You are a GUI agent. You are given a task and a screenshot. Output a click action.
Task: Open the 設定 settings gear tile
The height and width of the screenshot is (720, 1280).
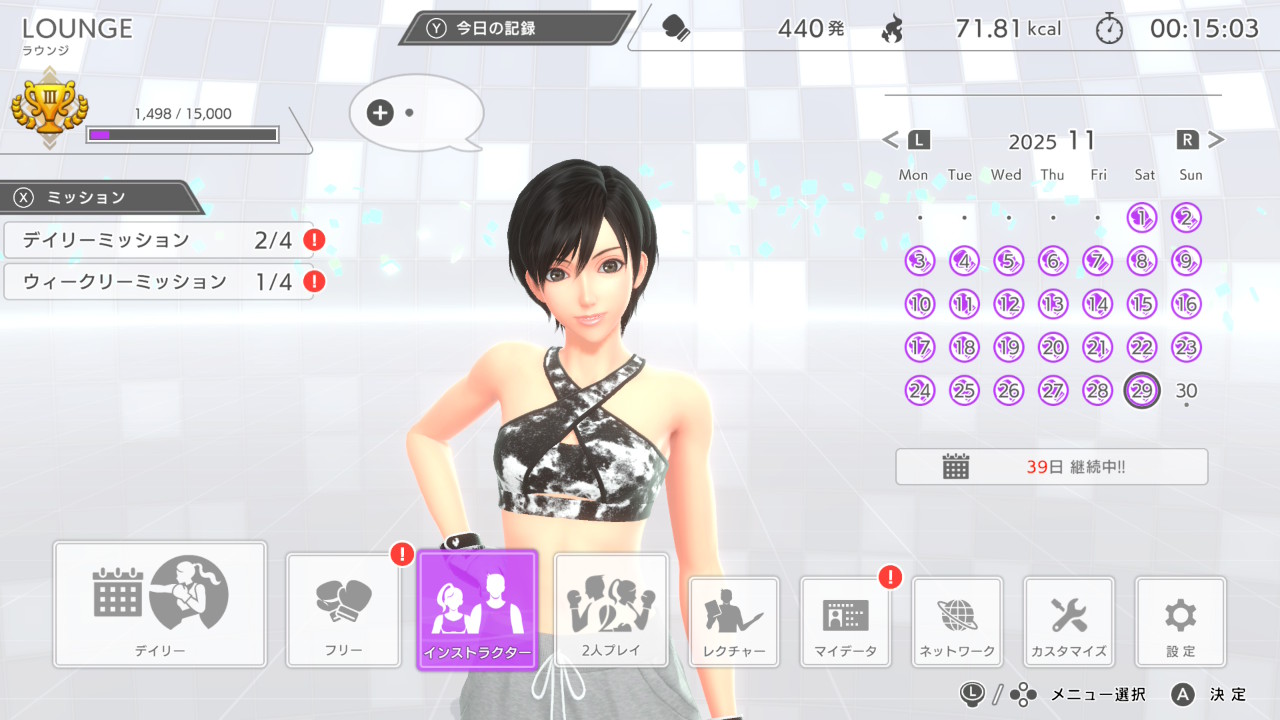(1181, 621)
